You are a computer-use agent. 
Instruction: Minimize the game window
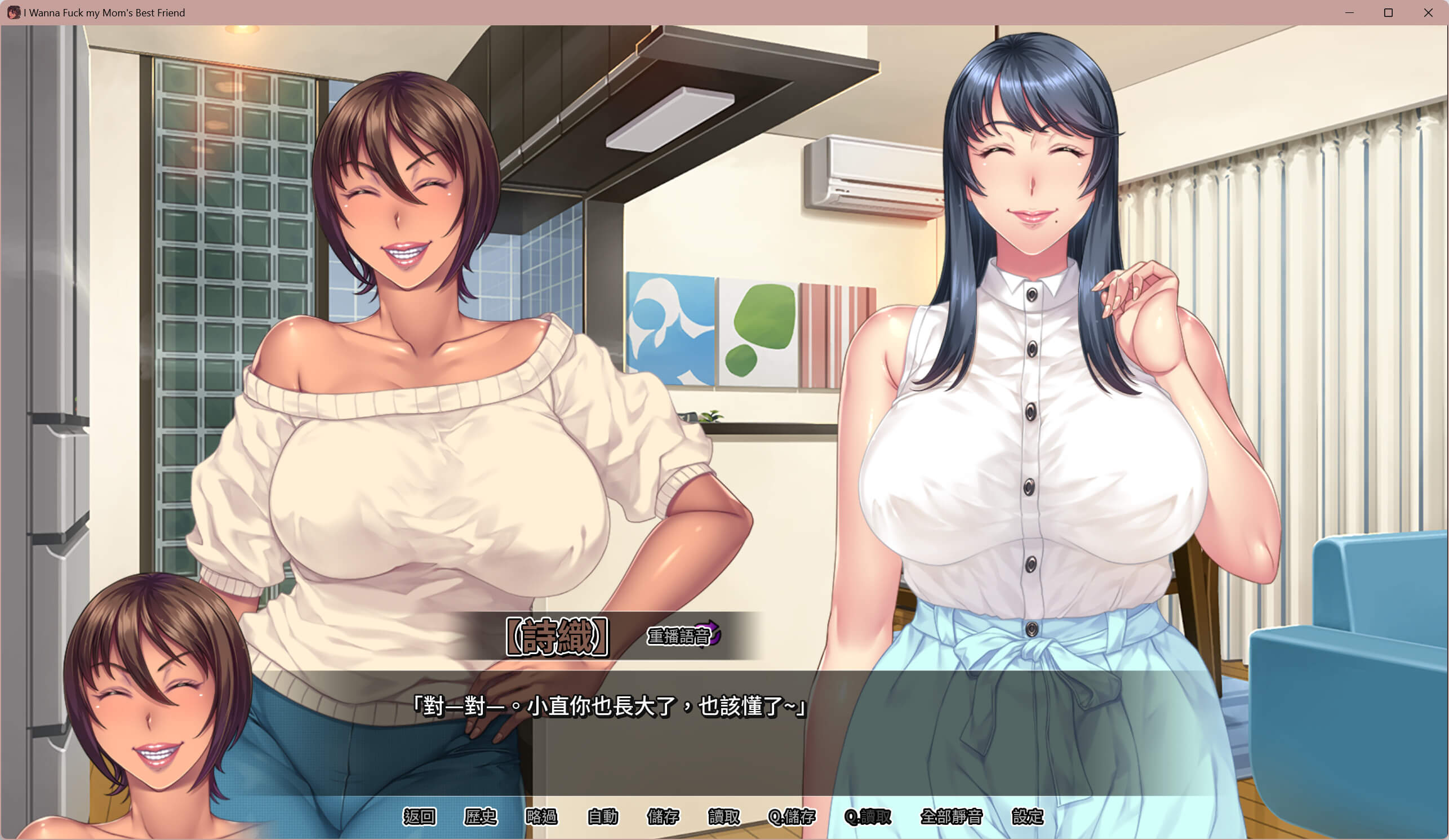[x=1349, y=12]
